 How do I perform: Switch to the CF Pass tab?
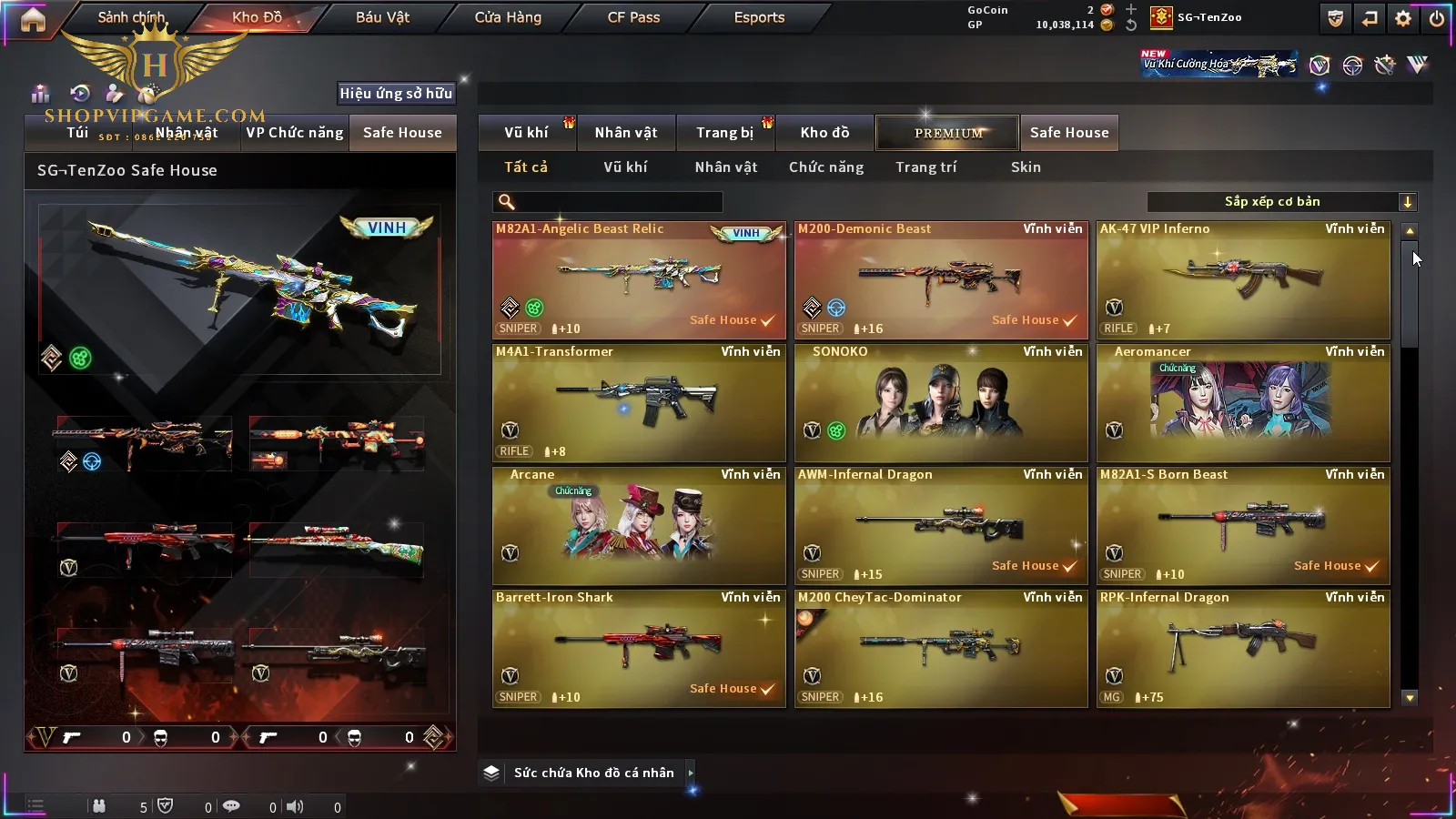(633, 17)
